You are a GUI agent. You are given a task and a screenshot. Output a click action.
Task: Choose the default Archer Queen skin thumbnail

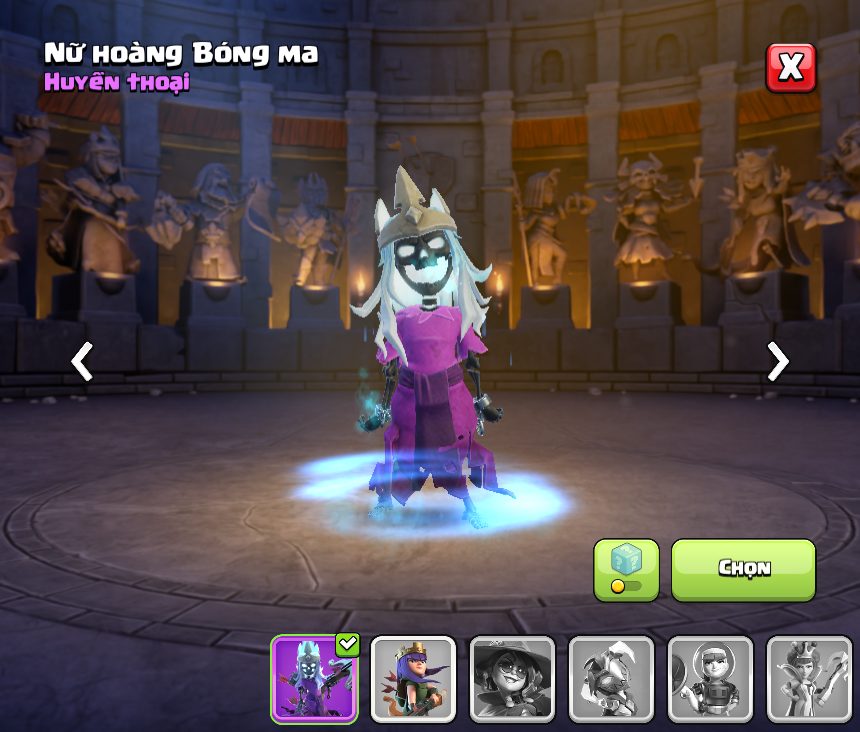[413, 679]
